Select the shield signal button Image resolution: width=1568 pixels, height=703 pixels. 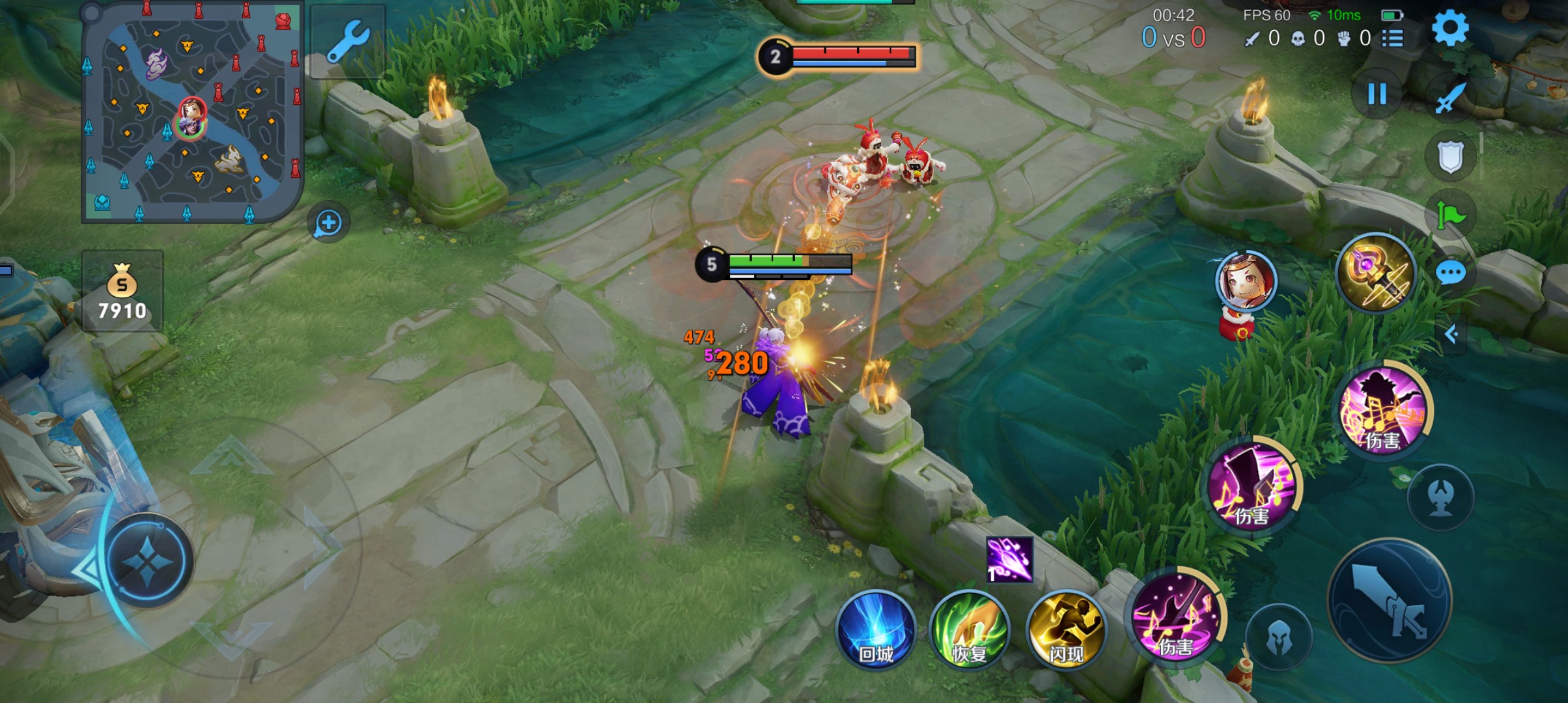click(x=1450, y=157)
